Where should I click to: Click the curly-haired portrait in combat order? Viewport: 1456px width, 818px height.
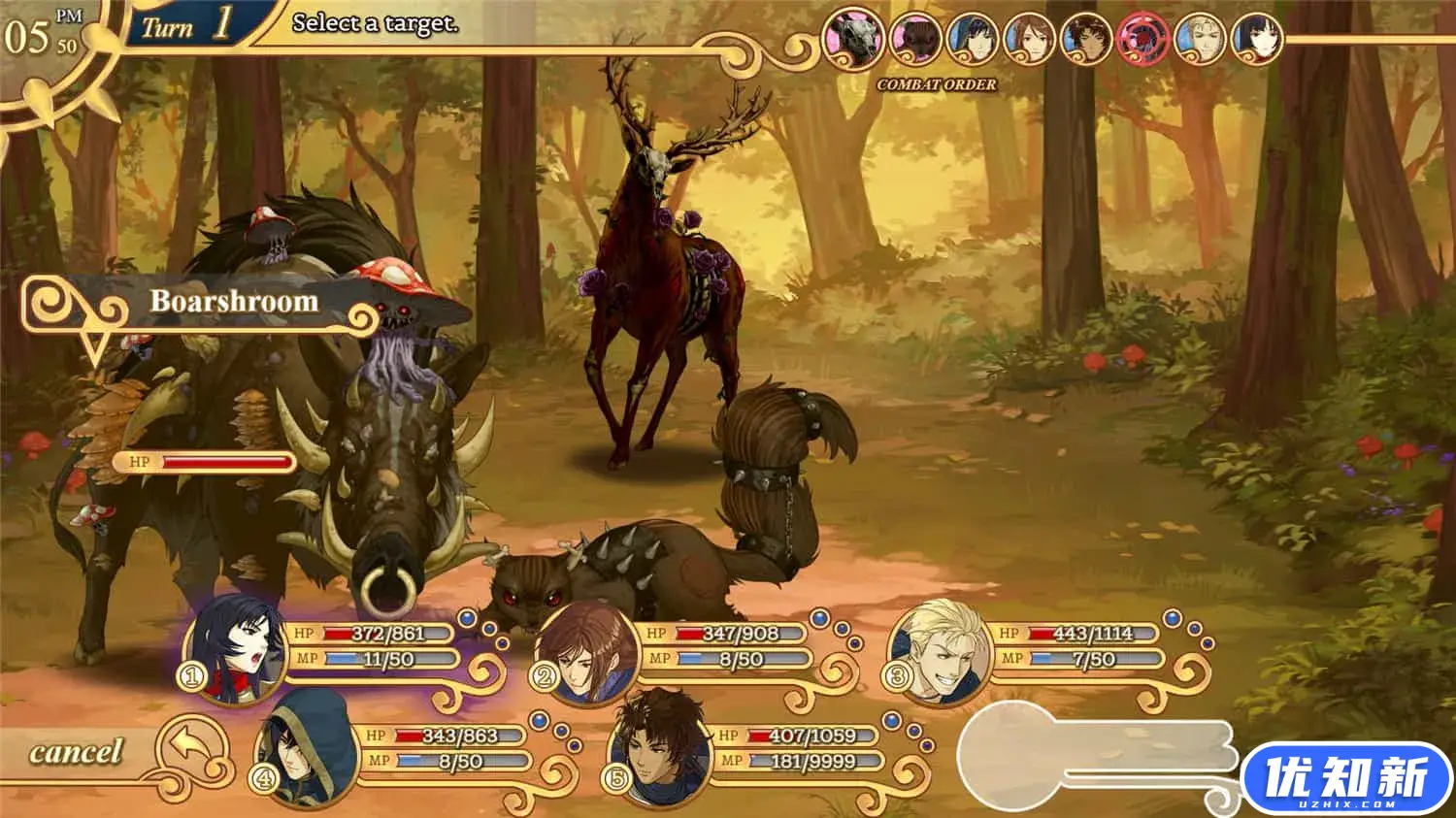pyautogui.click(x=1086, y=41)
